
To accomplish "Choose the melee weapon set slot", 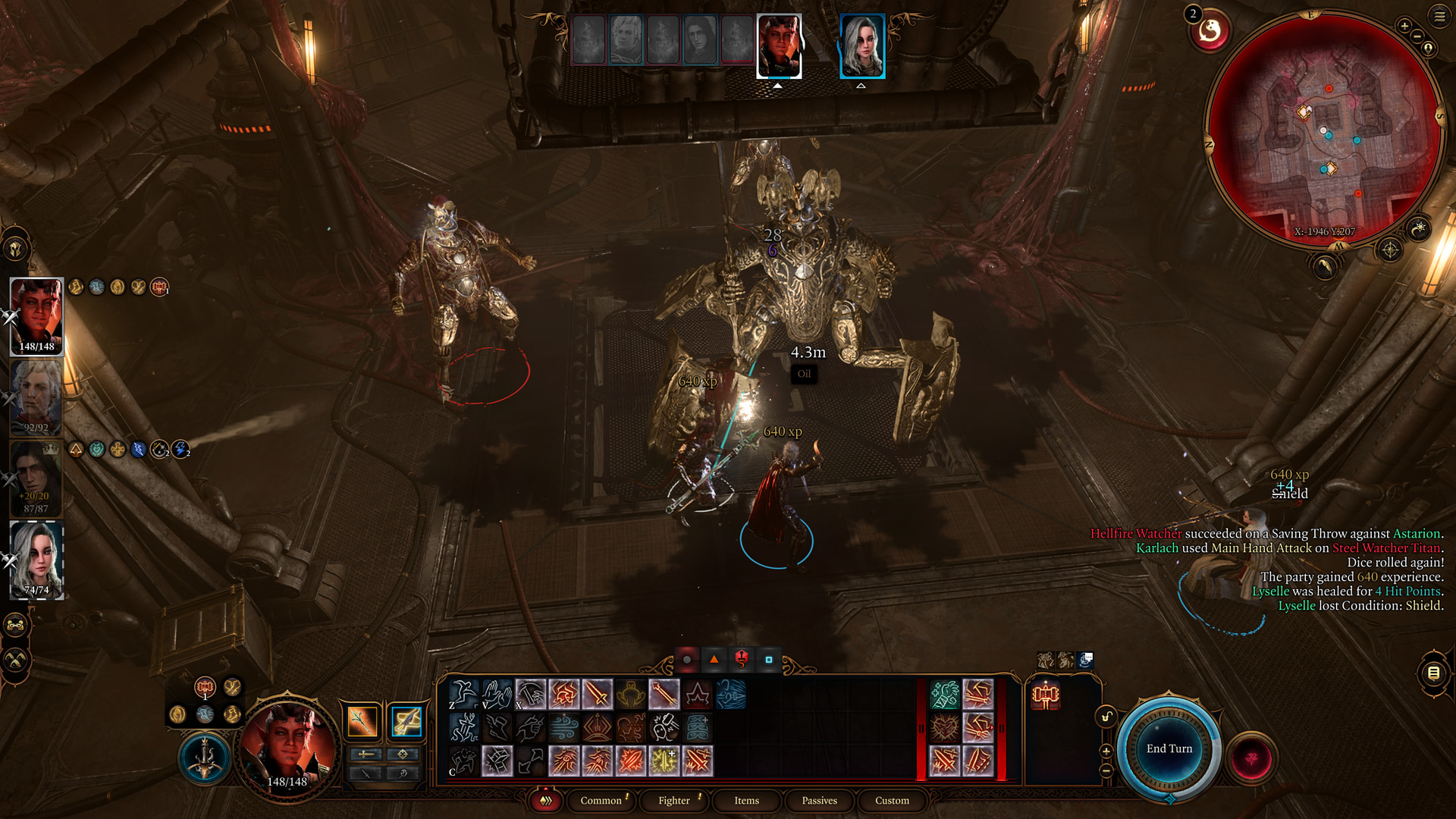I will pyautogui.click(x=362, y=721).
